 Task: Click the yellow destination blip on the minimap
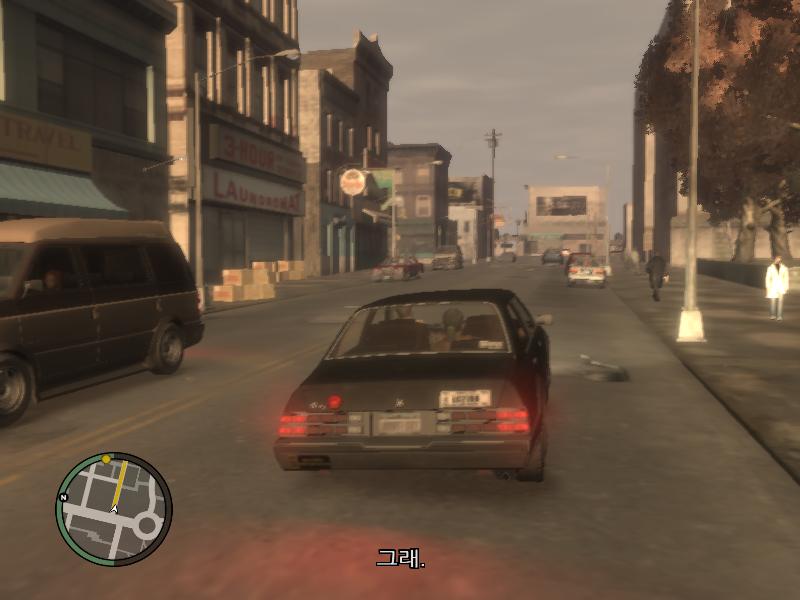point(106,459)
